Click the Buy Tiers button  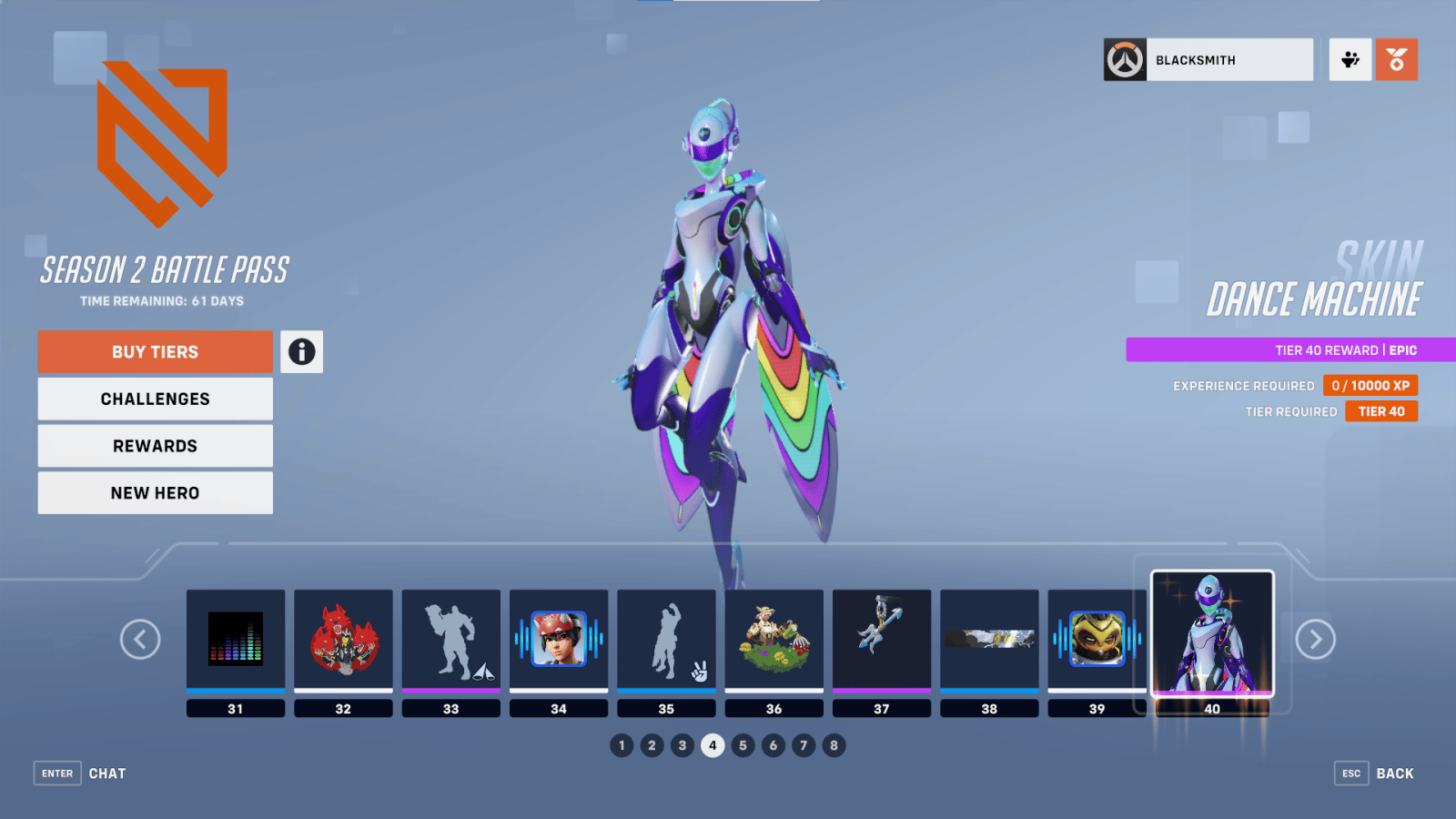pos(154,351)
